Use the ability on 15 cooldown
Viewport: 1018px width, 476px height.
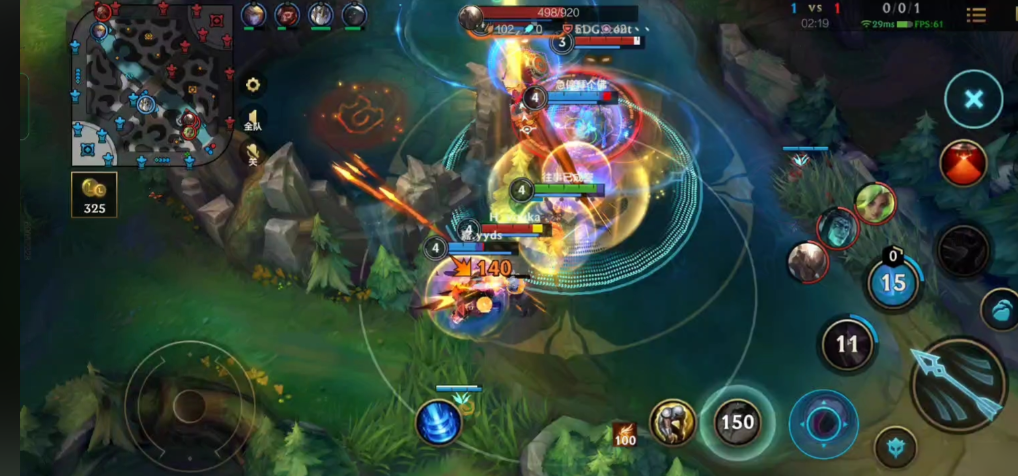pyautogui.click(x=893, y=283)
